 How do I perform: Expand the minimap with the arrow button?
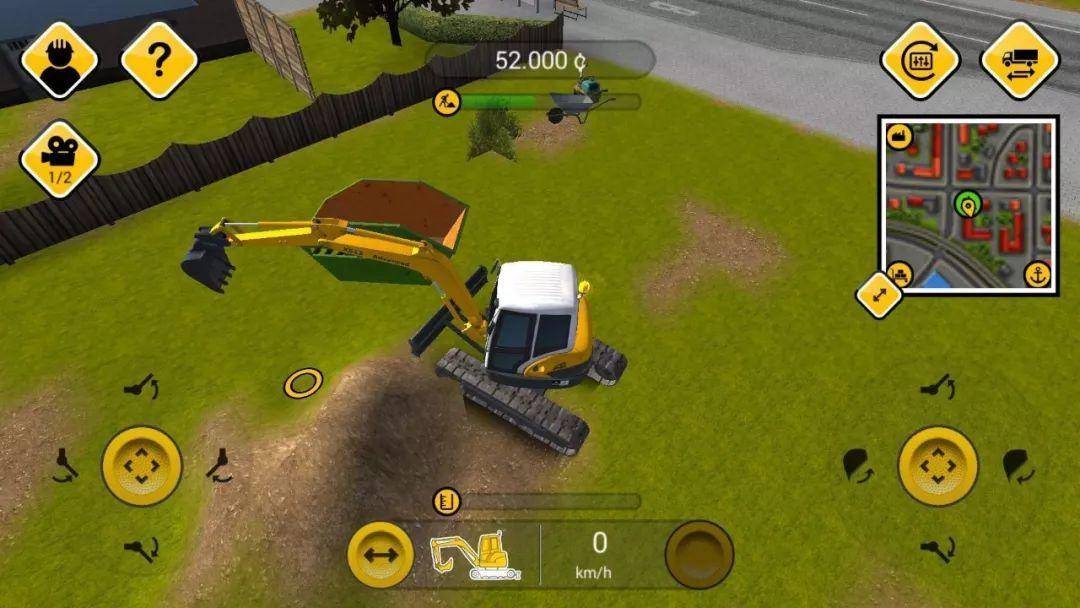880,296
